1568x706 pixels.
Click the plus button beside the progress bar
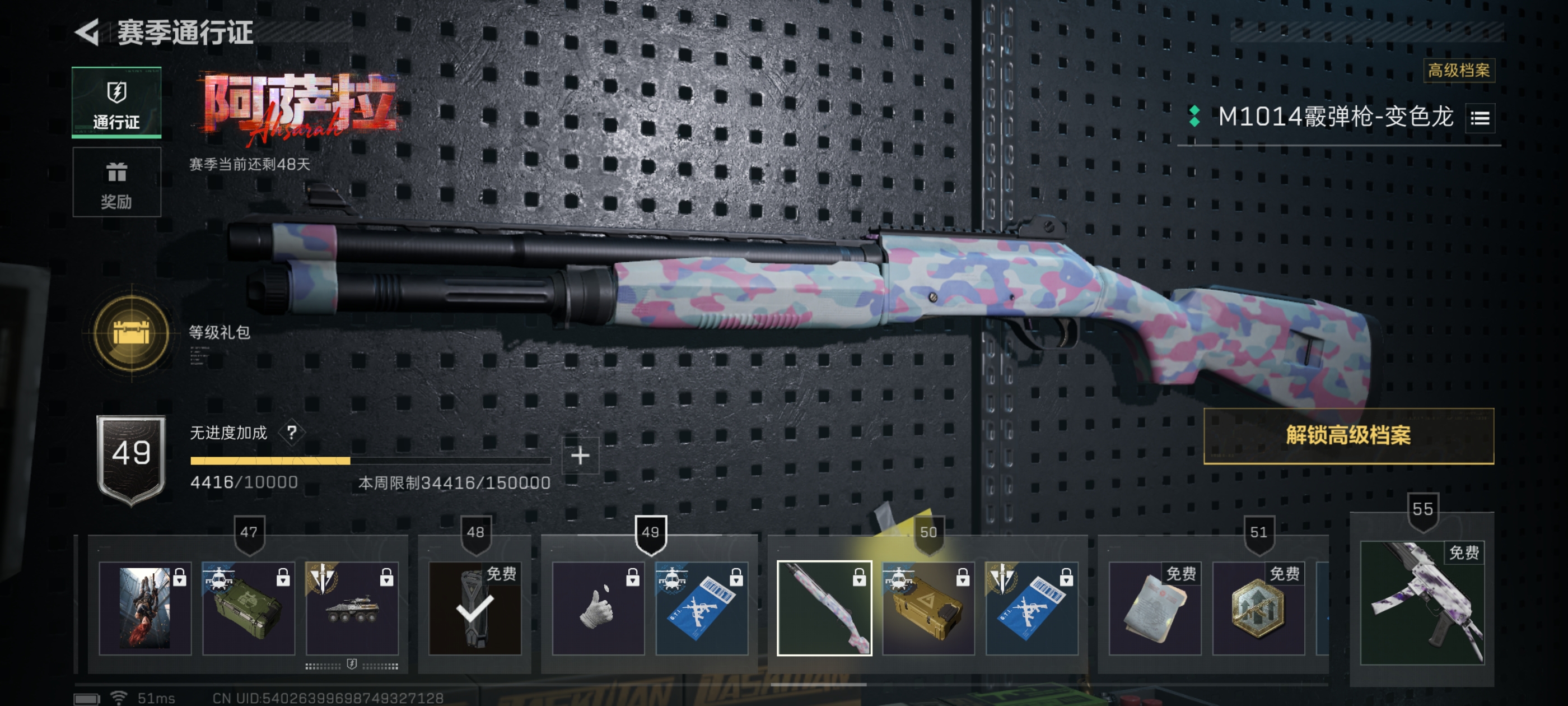[x=580, y=456]
